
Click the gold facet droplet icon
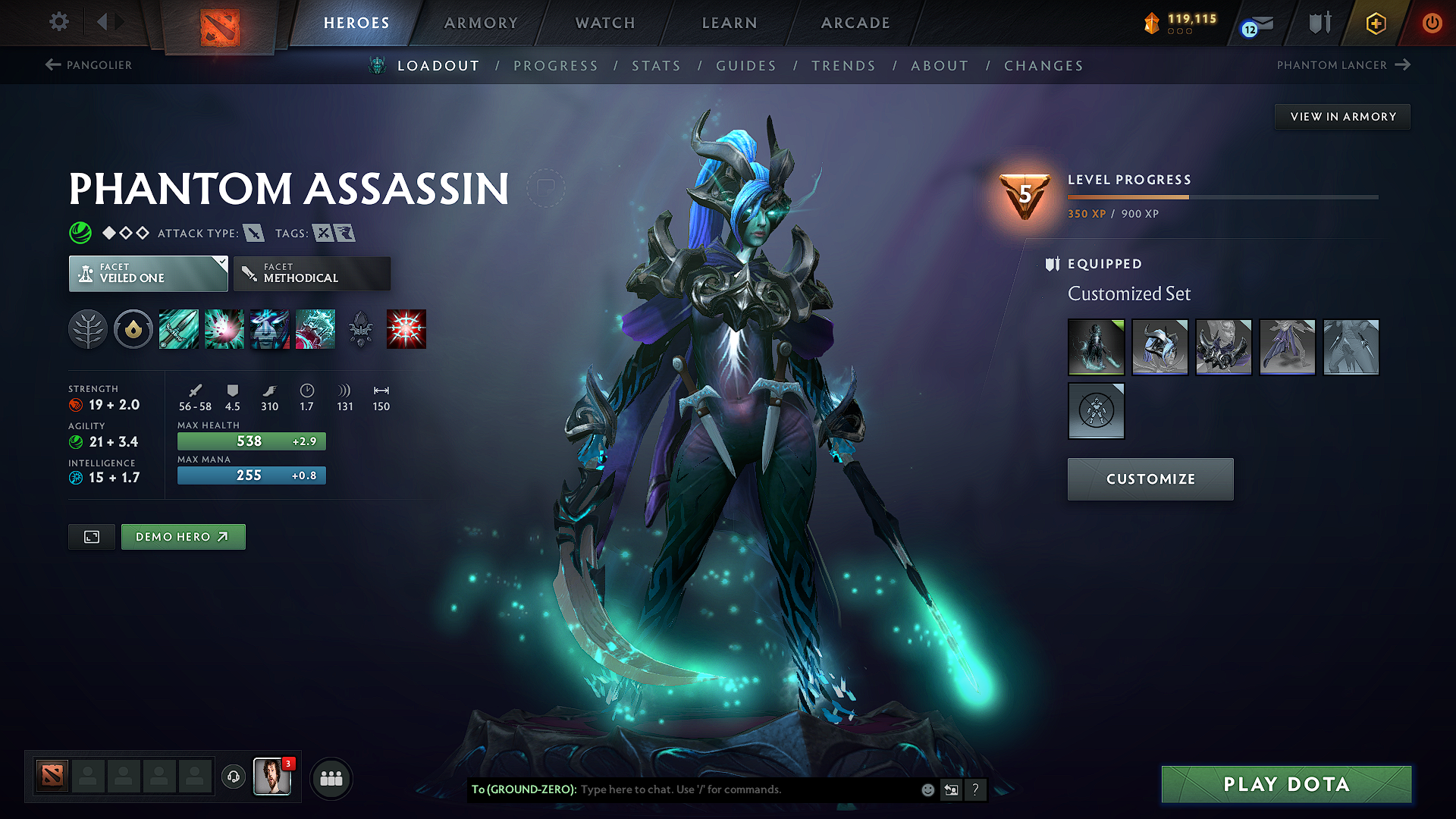point(133,329)
